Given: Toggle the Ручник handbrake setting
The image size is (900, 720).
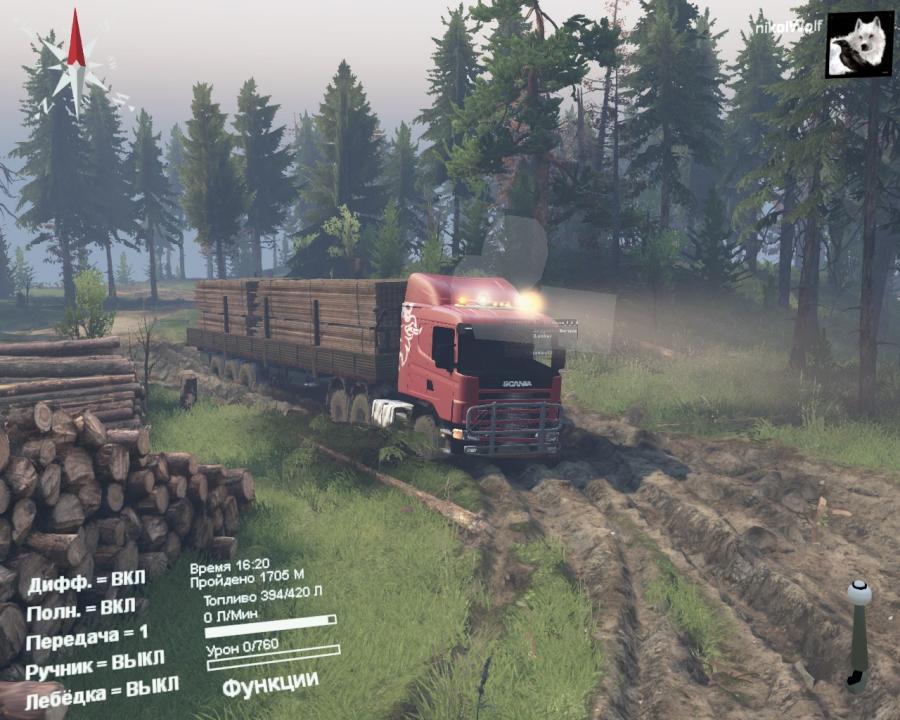Looking at the screenshot, I should click(x=95, y=664).
